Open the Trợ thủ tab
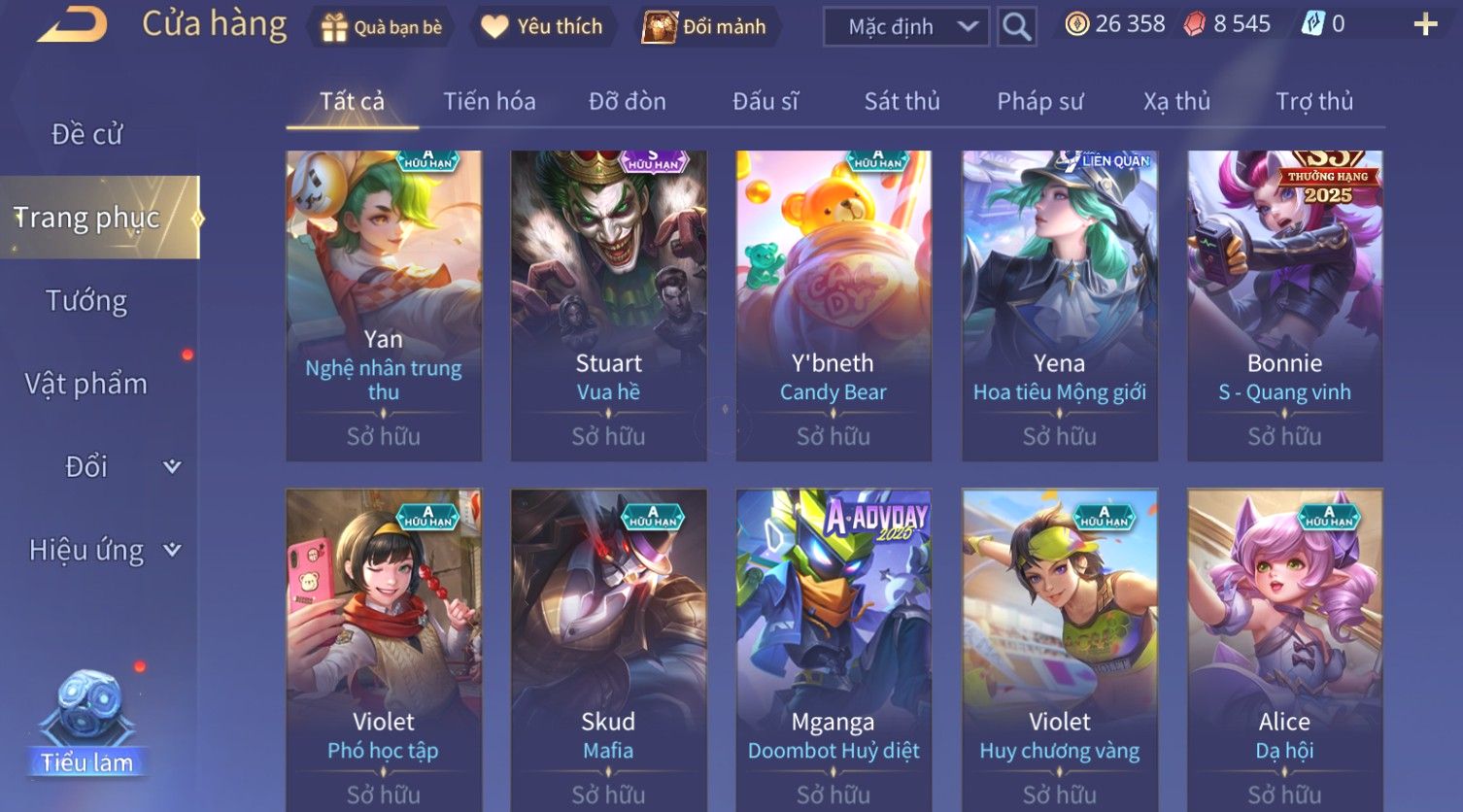The height and width of the screenshot is (812, 1463). pyautogui.click(x=1313, y=101)
